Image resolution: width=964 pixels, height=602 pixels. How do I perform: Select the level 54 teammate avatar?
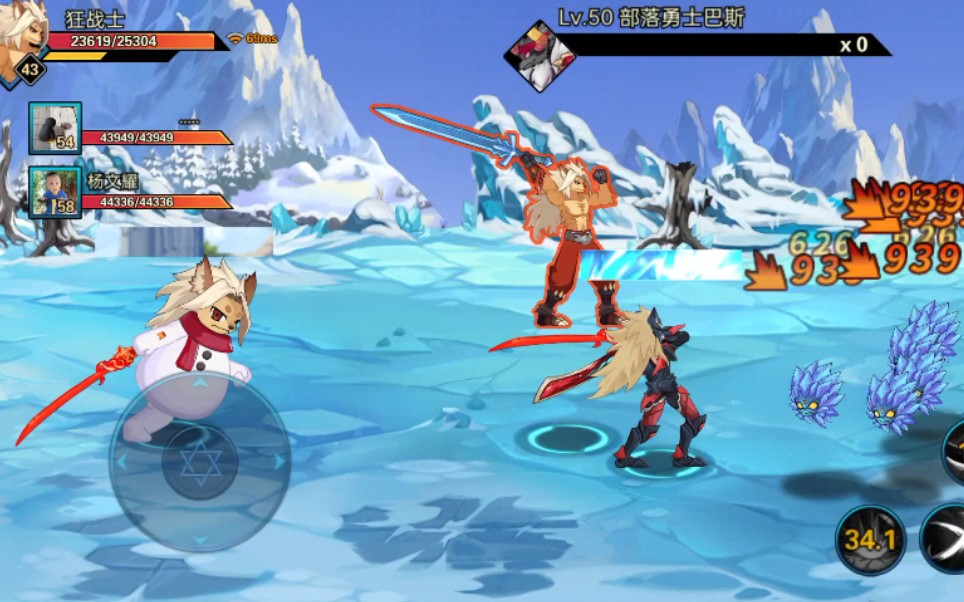[x=55, y=128]
